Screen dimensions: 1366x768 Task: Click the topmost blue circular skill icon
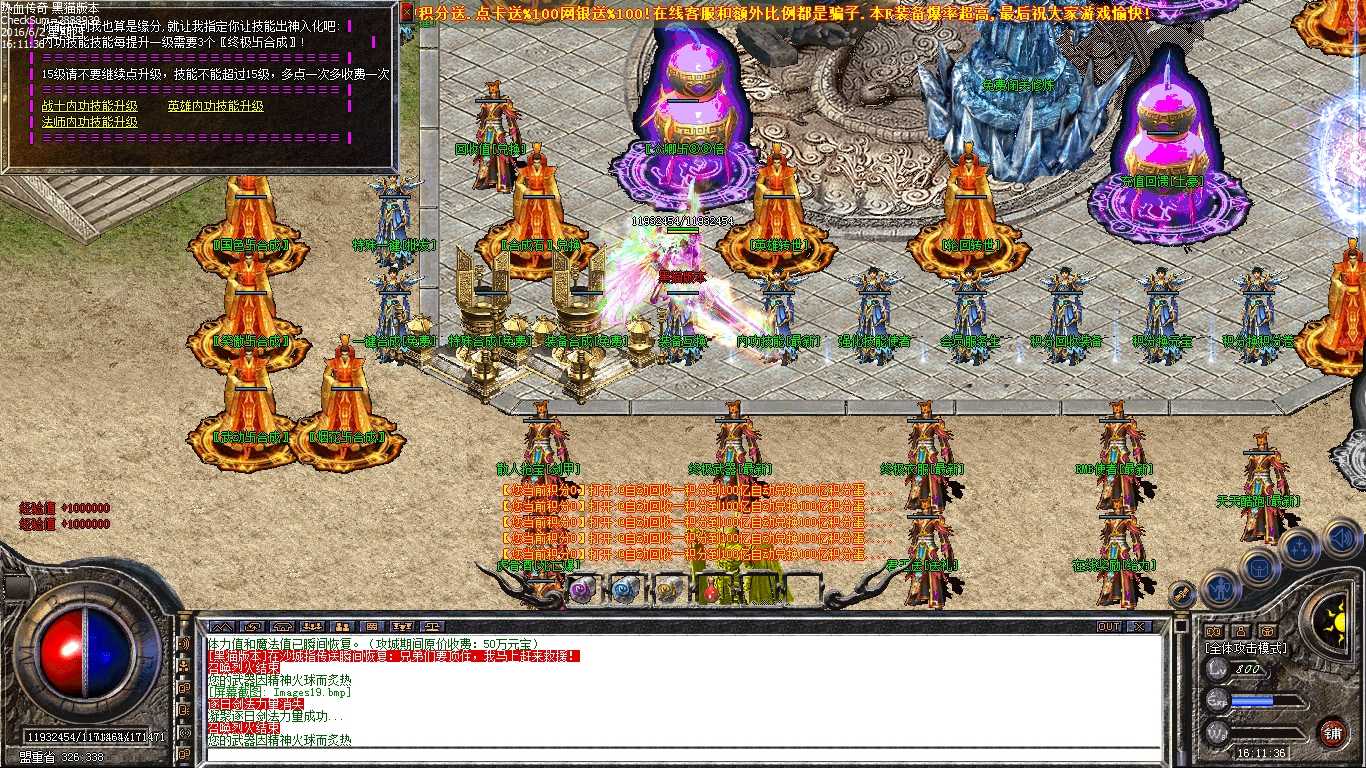tap(1300, 545)
